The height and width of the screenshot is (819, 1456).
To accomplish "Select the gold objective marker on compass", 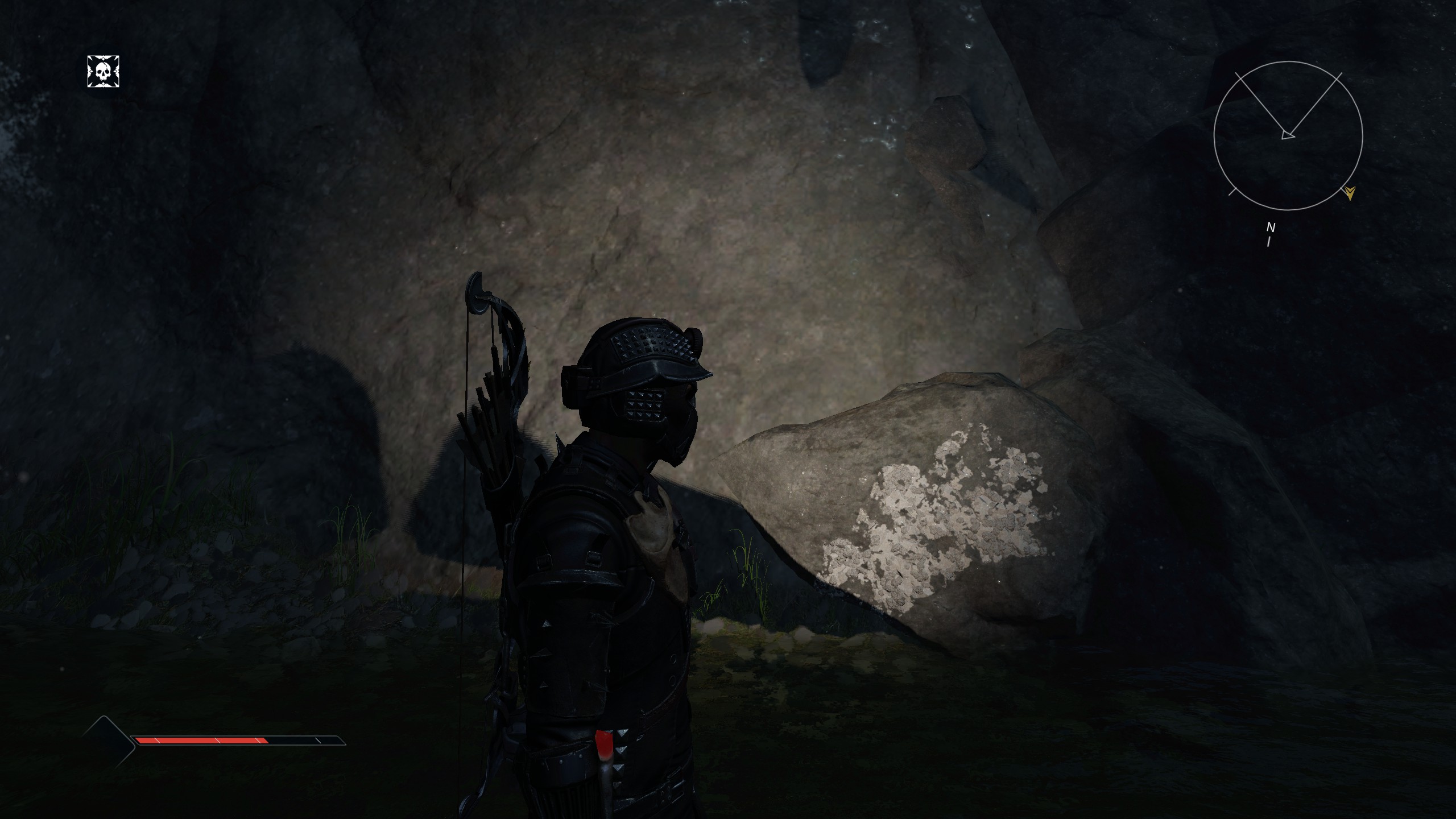I will [x=1350, y=193].
